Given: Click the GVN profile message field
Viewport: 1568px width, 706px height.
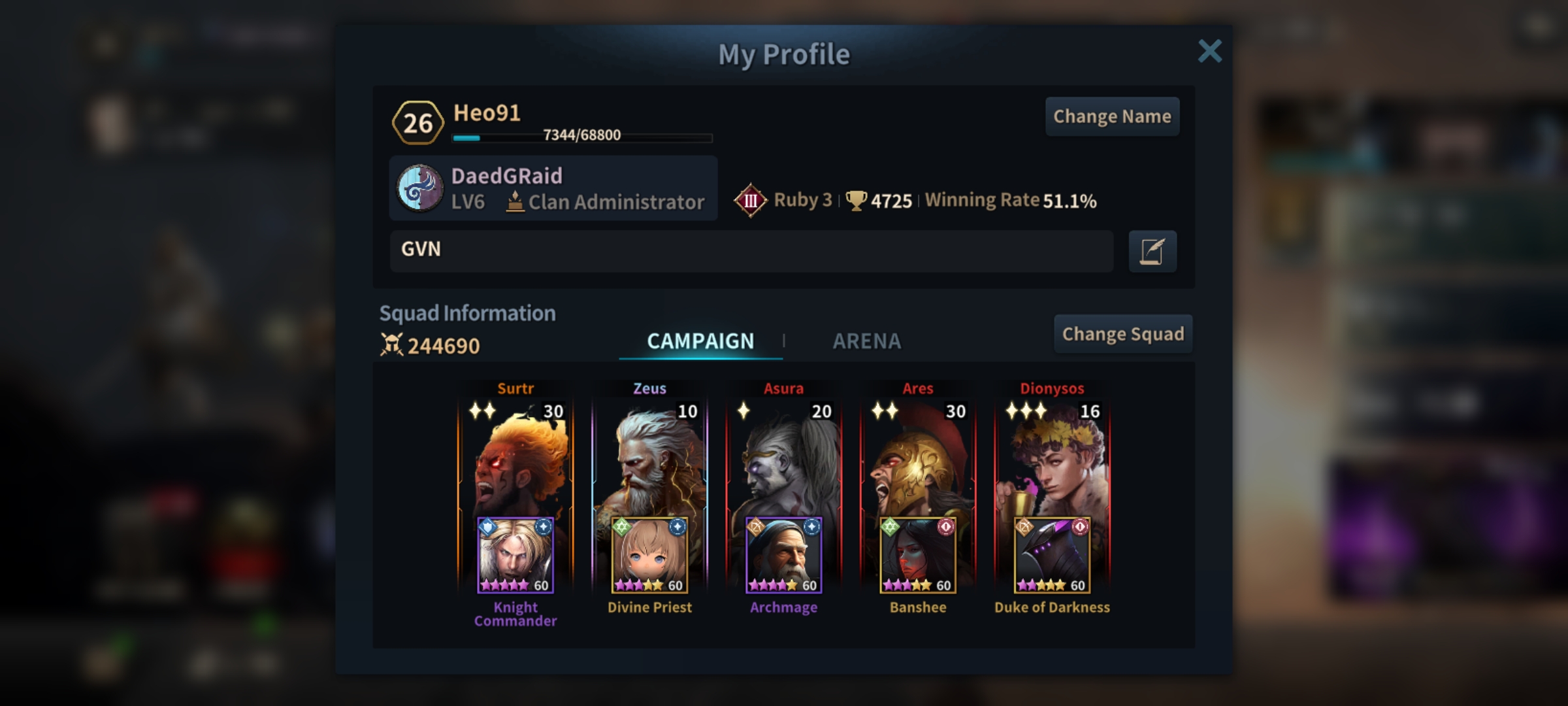Looking at the screenshot, I should [751, 250].
